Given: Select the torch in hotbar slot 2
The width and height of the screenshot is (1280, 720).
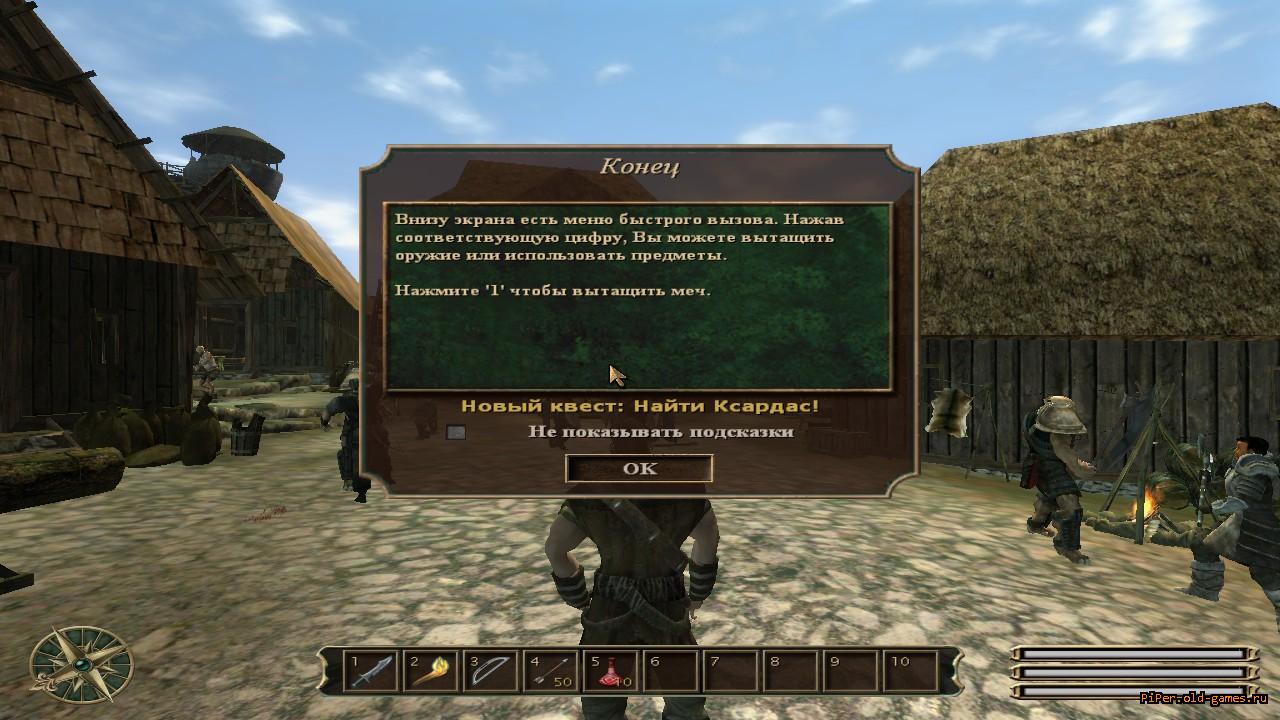Looking at the screenshot, I should point(431,671).
